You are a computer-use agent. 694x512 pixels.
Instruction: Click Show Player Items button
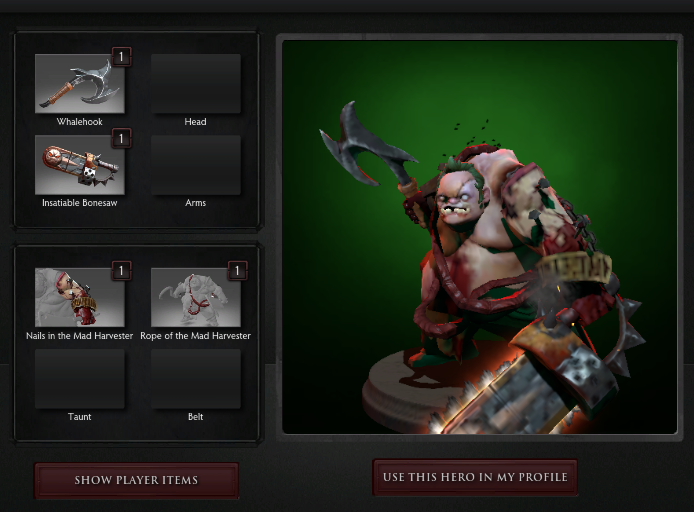136,480
